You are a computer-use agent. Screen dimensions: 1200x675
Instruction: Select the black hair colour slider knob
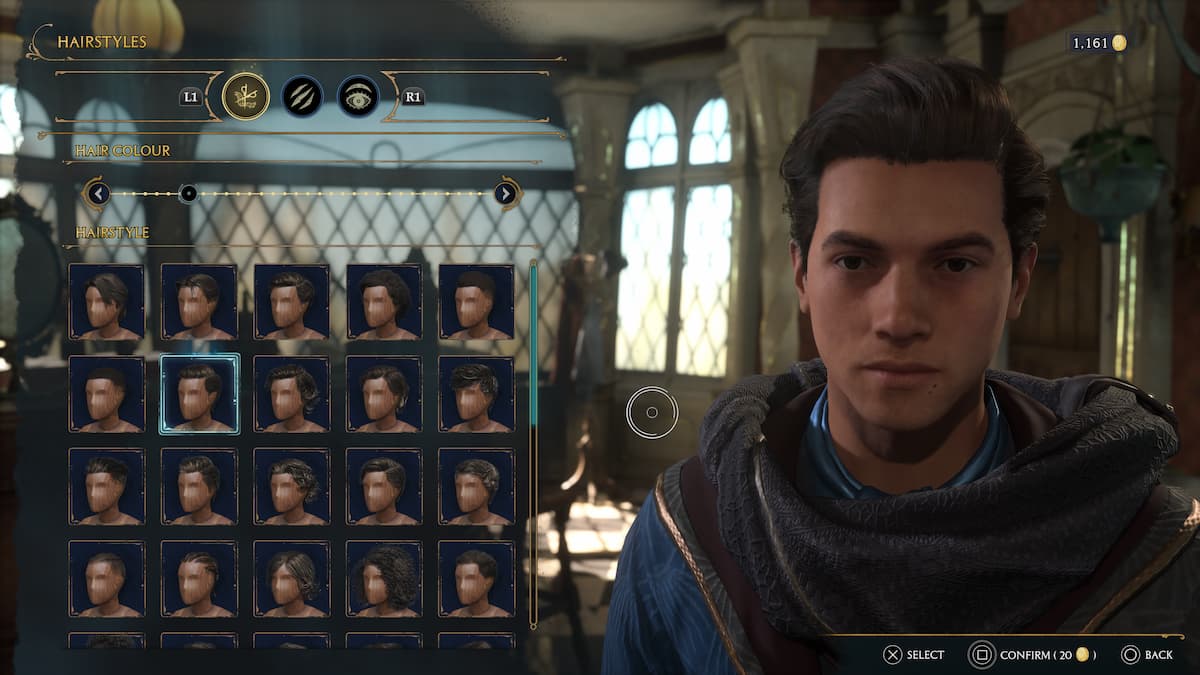tap(188, 193)
